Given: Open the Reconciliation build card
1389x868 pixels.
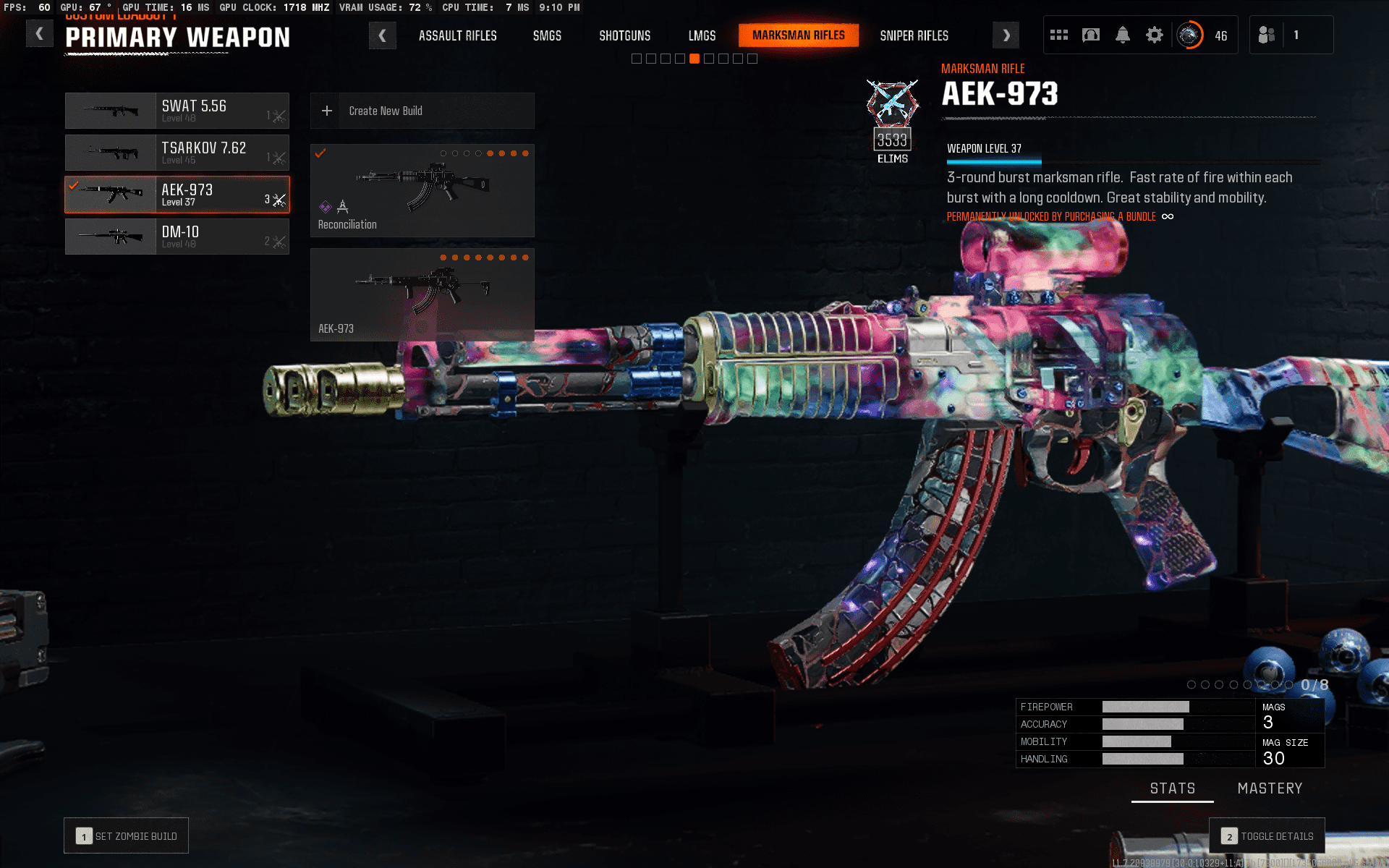Looking at the screenshot, I should (x=422, y=190).
